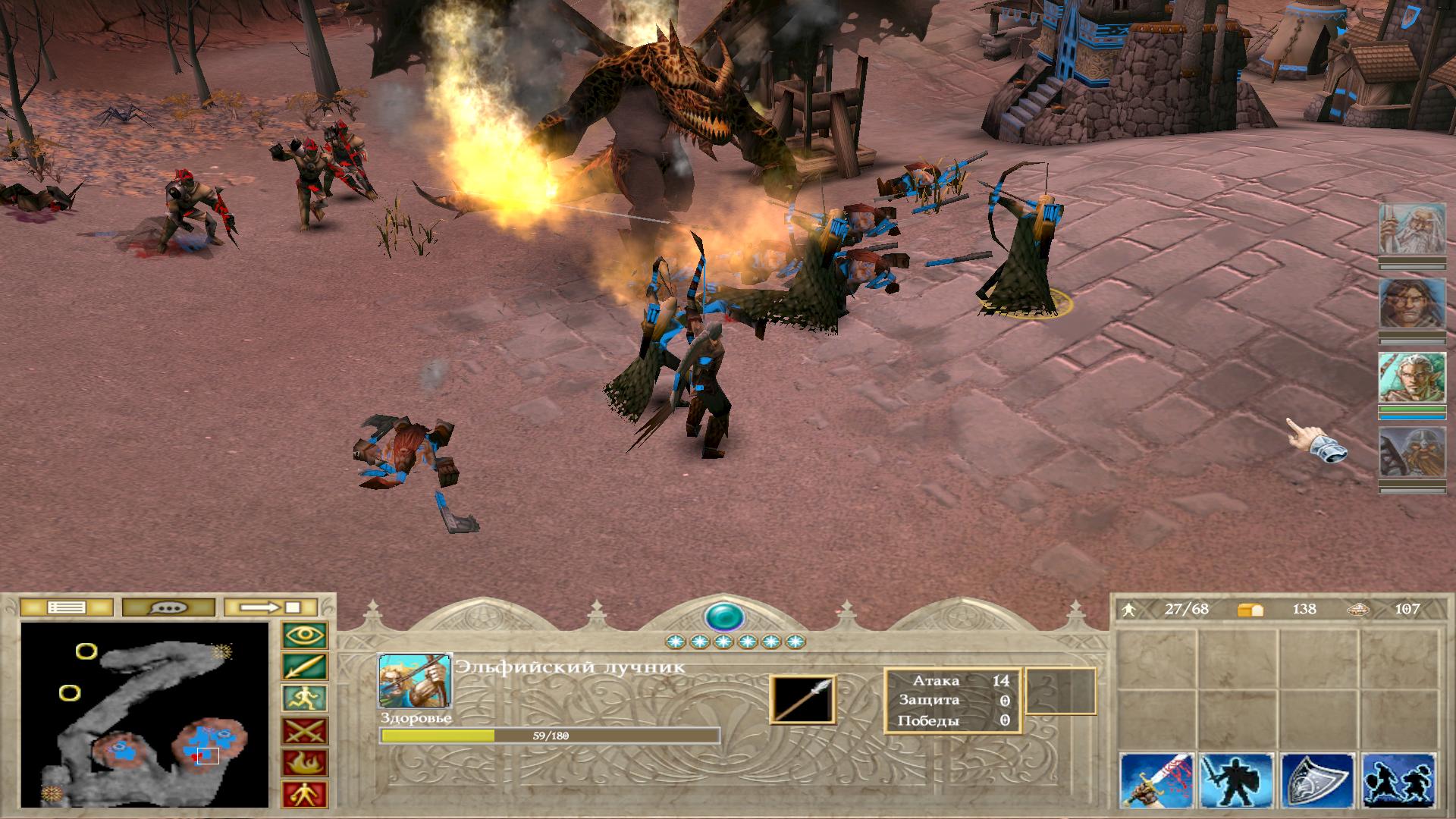
Task: Open the chat speech bubble button
Action: click(x=168, y=607)
